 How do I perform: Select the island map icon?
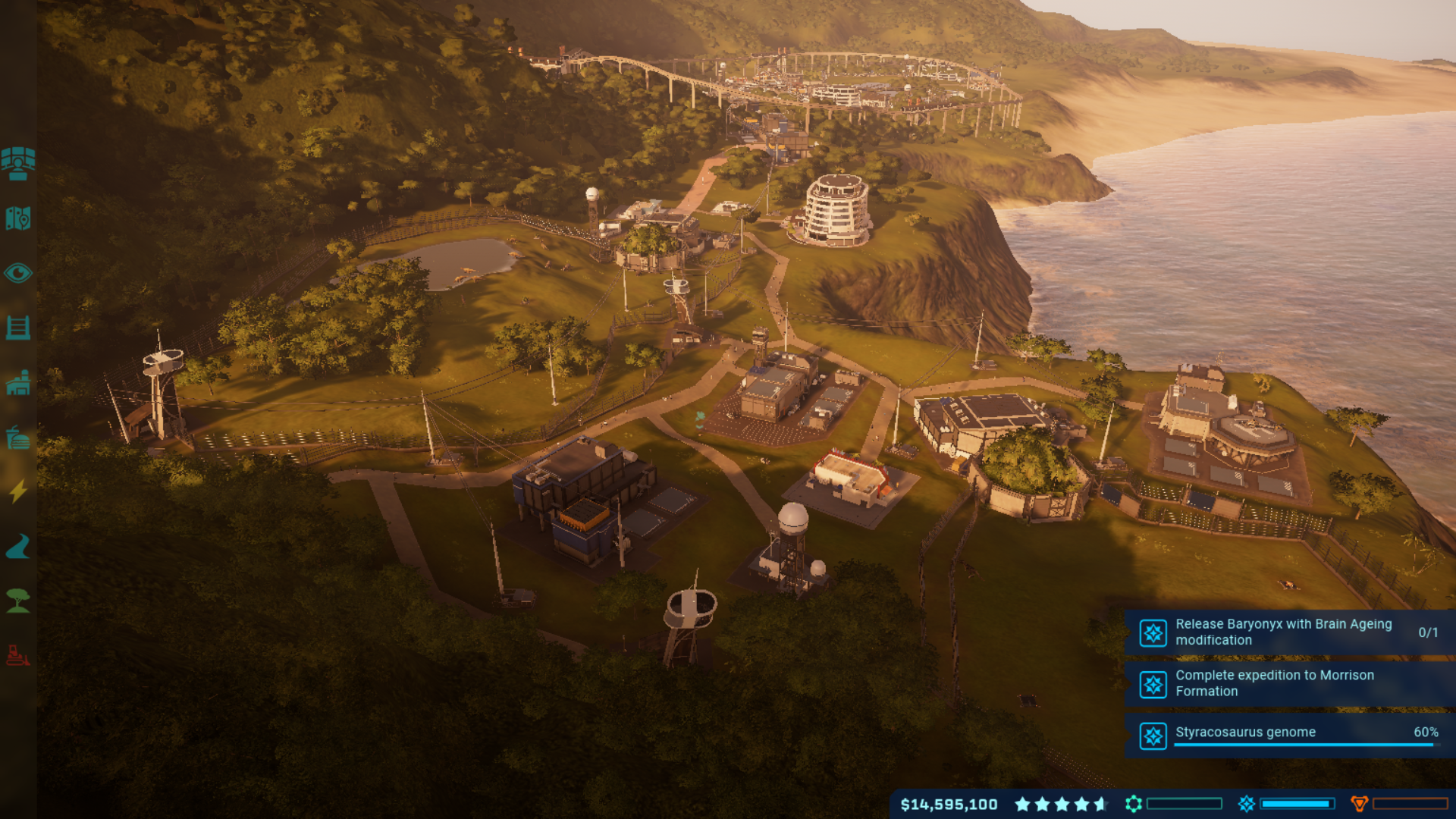[19, 218]
